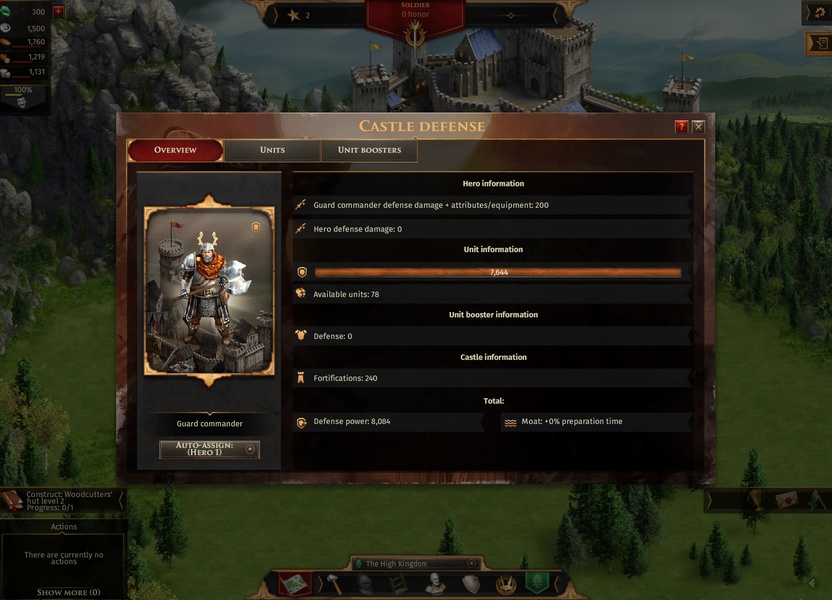Open the Unit Boosters tab
The image size is (832, 600).
[x=369, y=150]
